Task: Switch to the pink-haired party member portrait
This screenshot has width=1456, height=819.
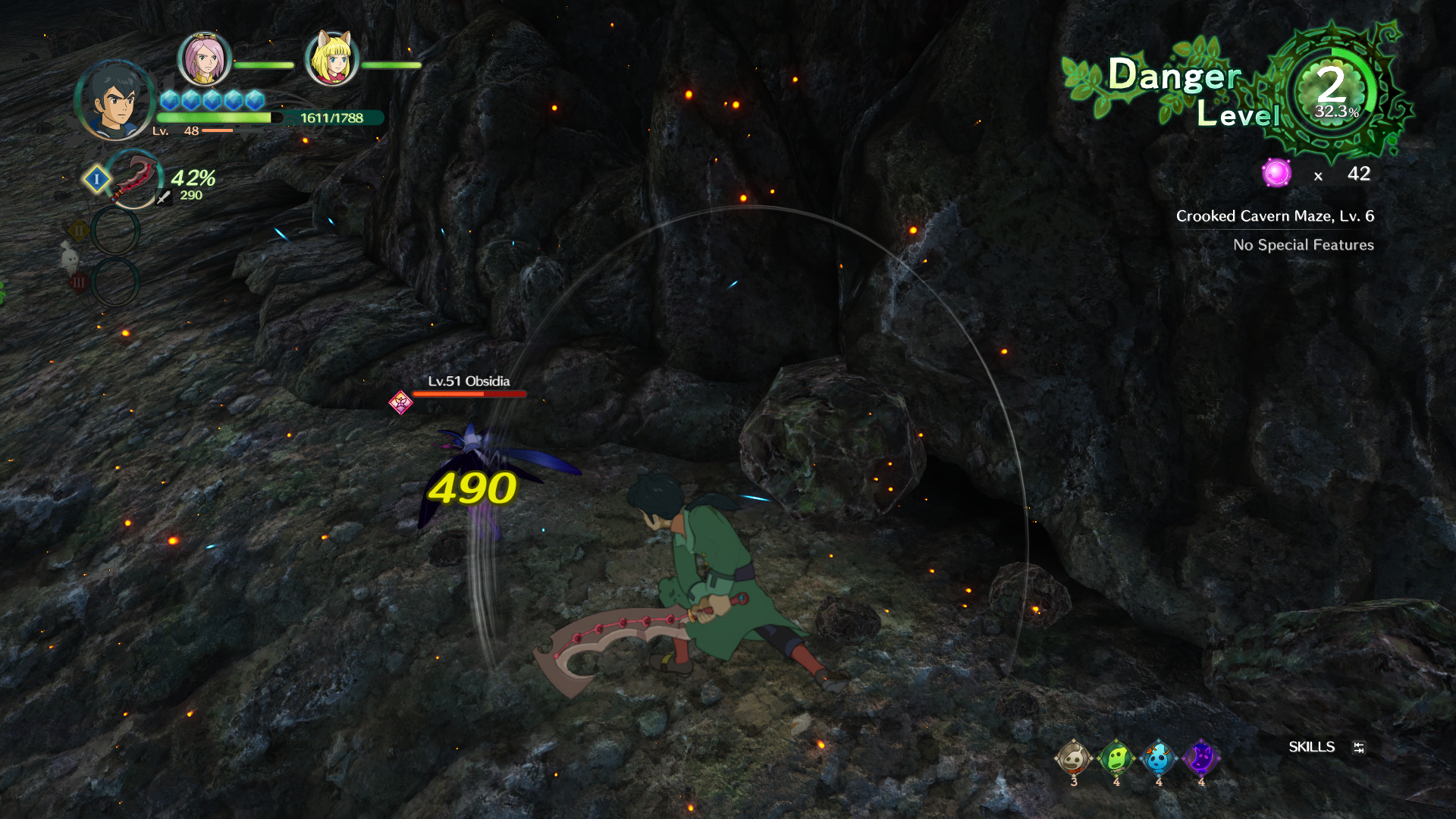Action: click(204, 58)
